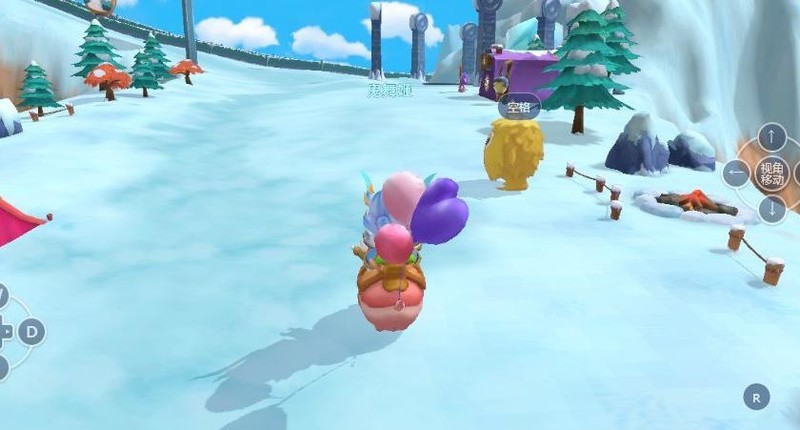Tap the camera up arrow button
800x430 pixels.
[x=772, y=137]
